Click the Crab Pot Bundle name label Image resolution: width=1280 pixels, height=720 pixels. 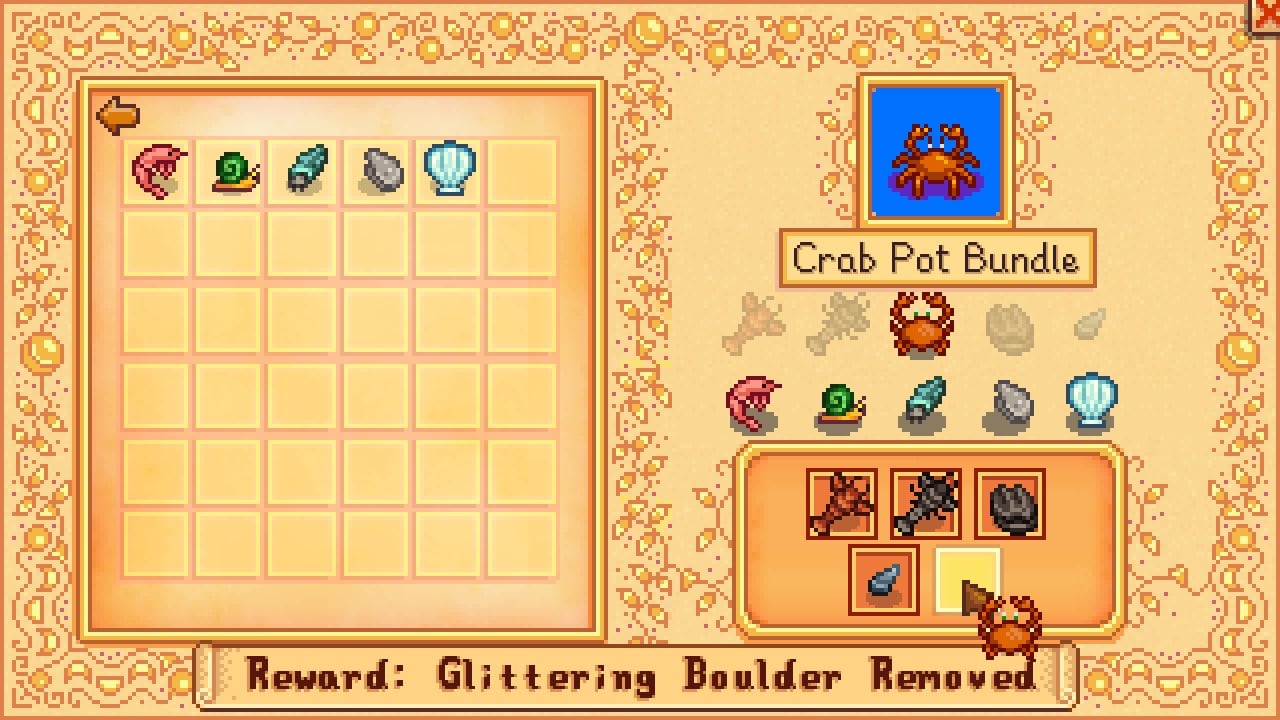click(x=935, y=259)
